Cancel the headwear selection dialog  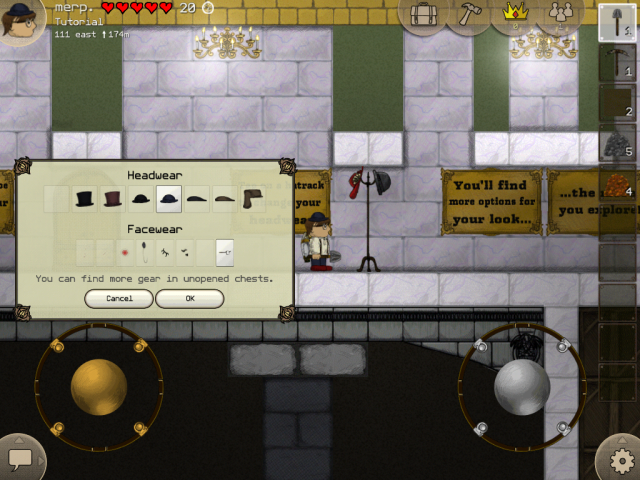[x=119, y=298]
